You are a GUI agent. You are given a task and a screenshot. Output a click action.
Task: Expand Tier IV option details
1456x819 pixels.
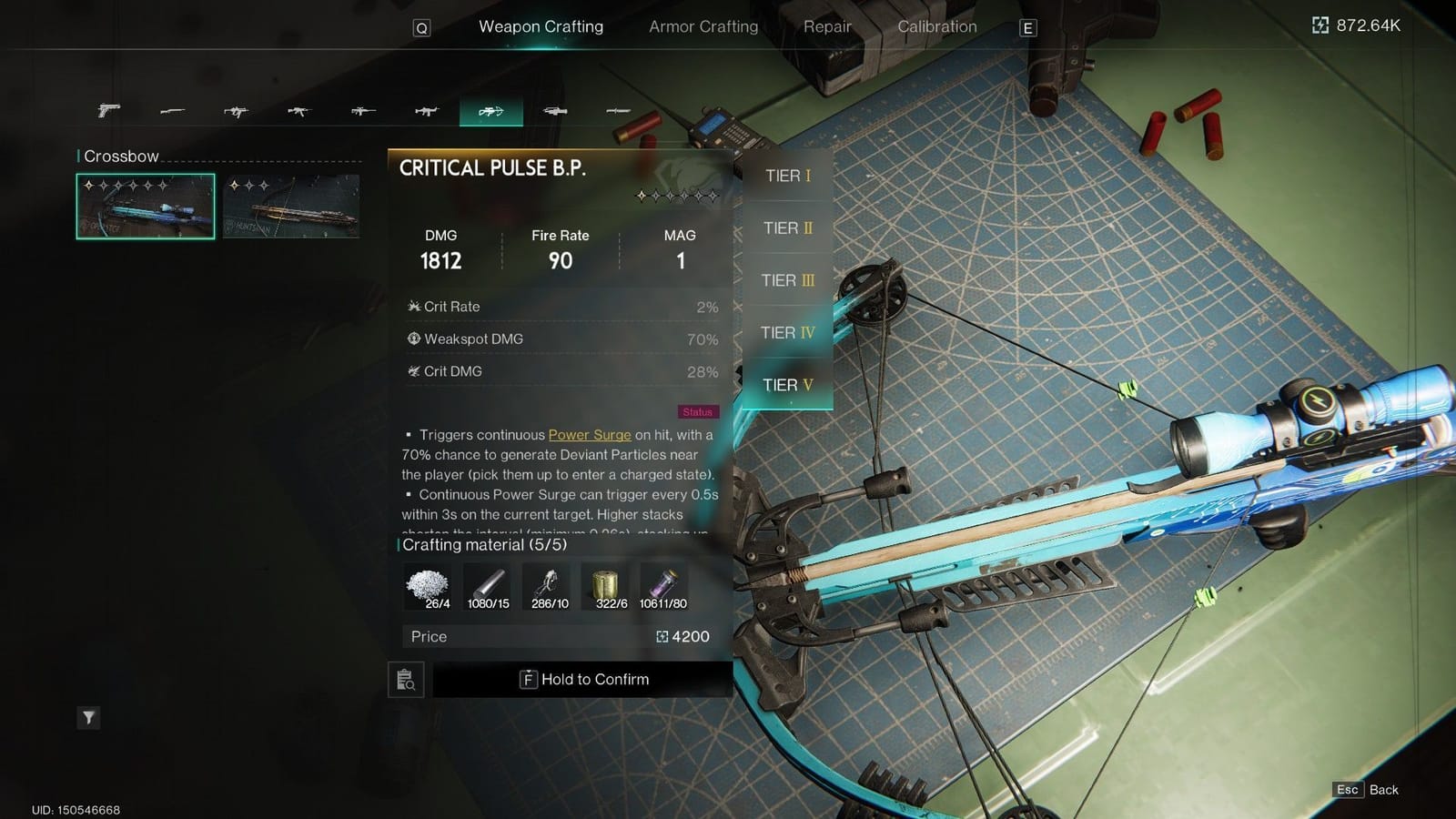787,332
